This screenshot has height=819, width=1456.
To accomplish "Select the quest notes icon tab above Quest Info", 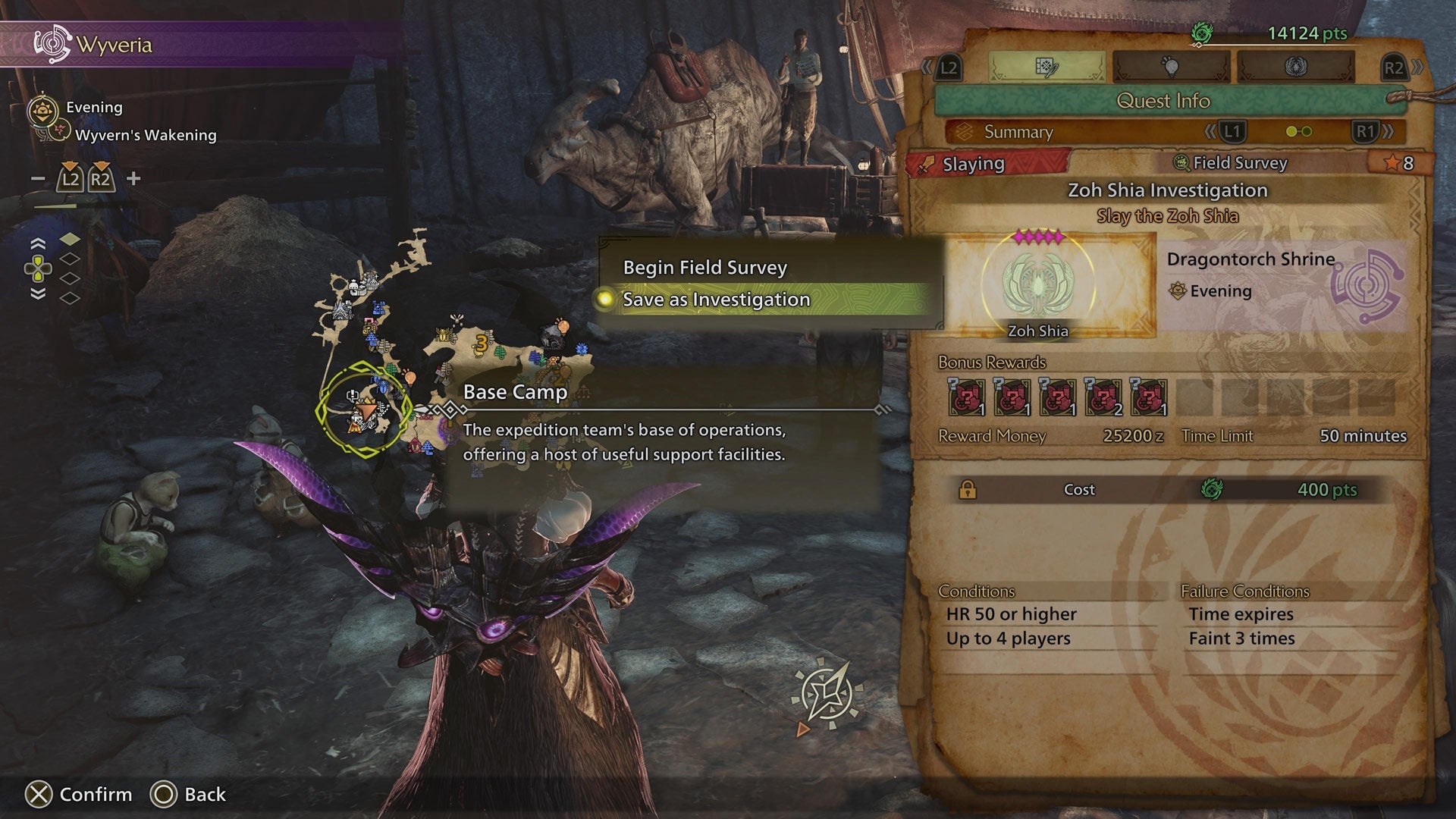I will (1046, 67).
